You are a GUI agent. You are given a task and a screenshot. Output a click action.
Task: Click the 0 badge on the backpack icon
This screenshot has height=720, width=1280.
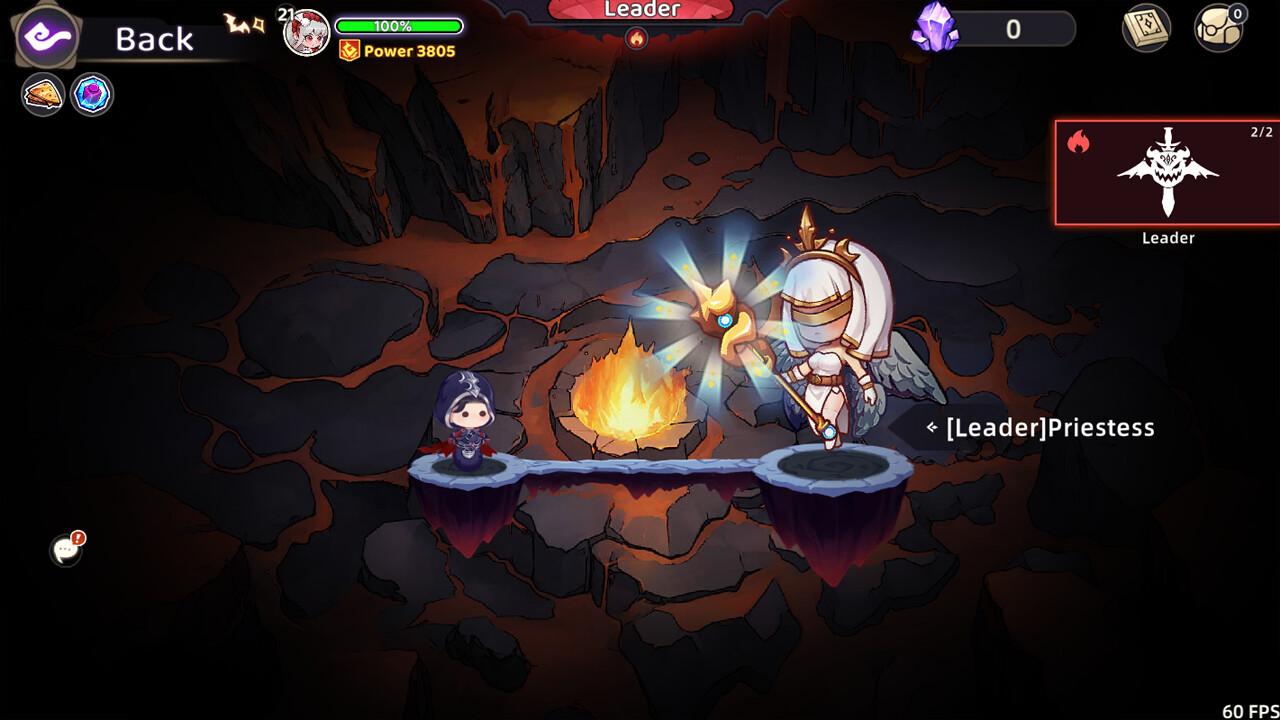tap(1240, 12)
